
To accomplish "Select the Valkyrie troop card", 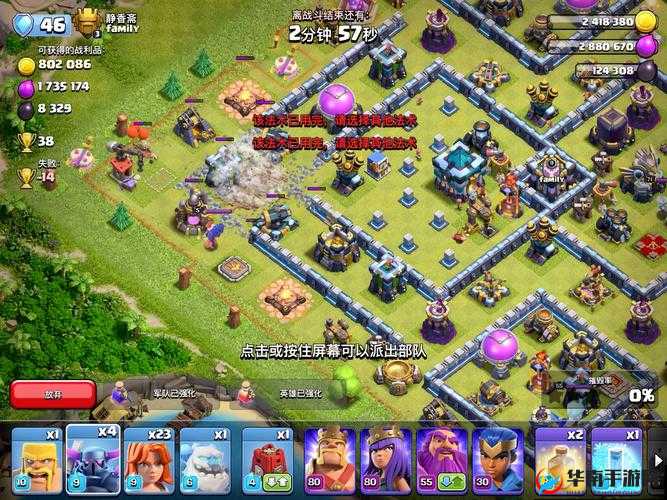I will click(151, 462).
